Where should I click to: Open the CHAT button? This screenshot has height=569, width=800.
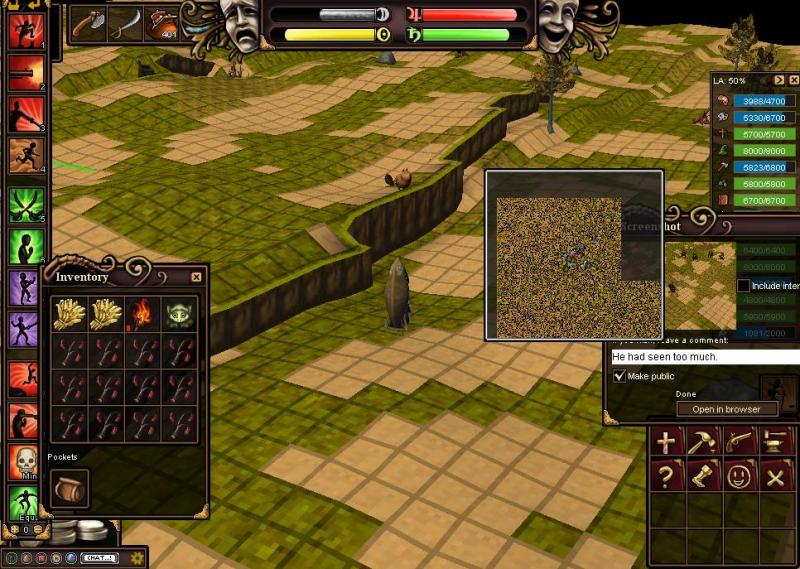pyautogui.click(x=100, y=557)
